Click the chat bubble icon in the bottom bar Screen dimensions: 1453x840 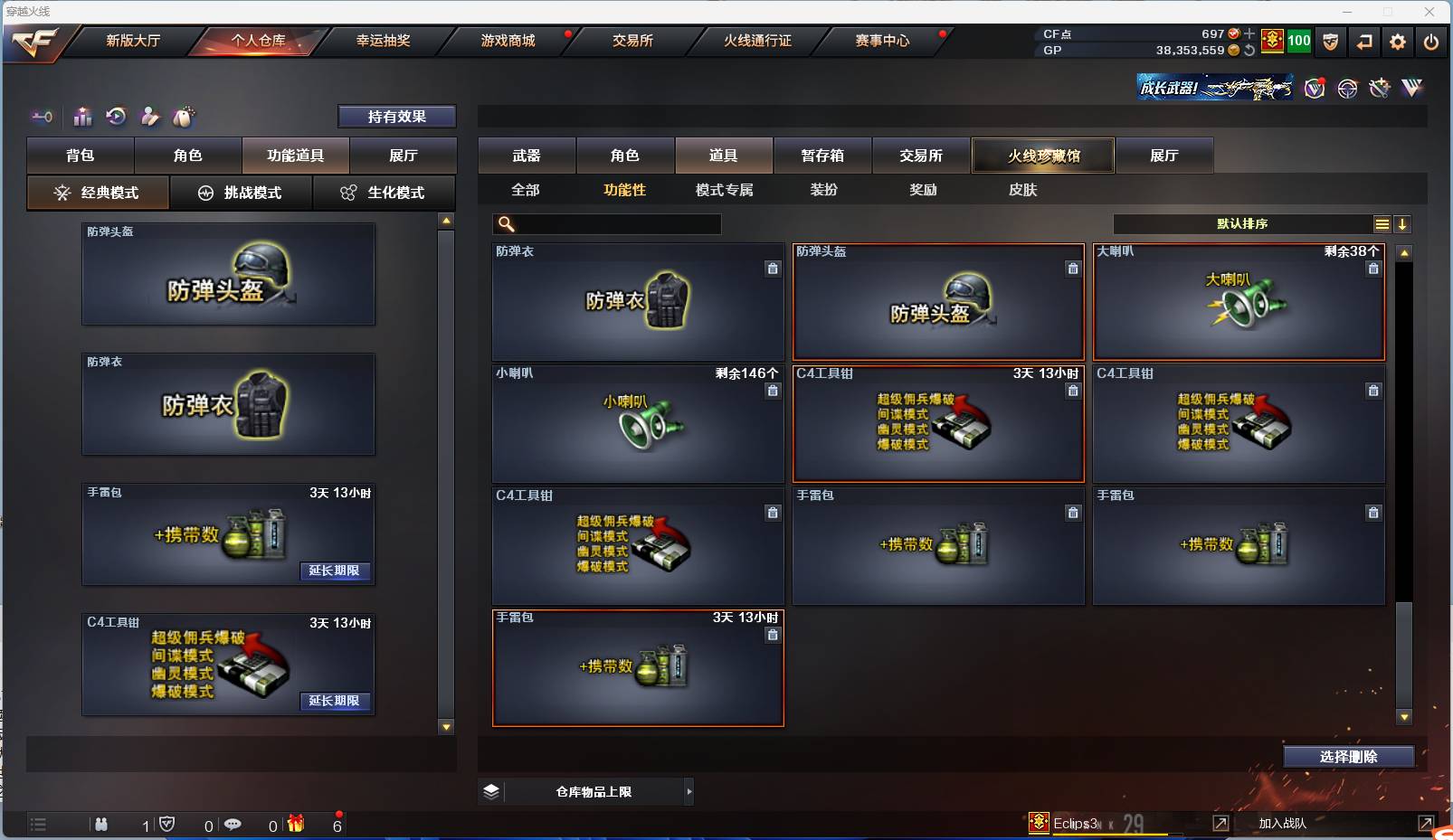[x=233, y=825]
